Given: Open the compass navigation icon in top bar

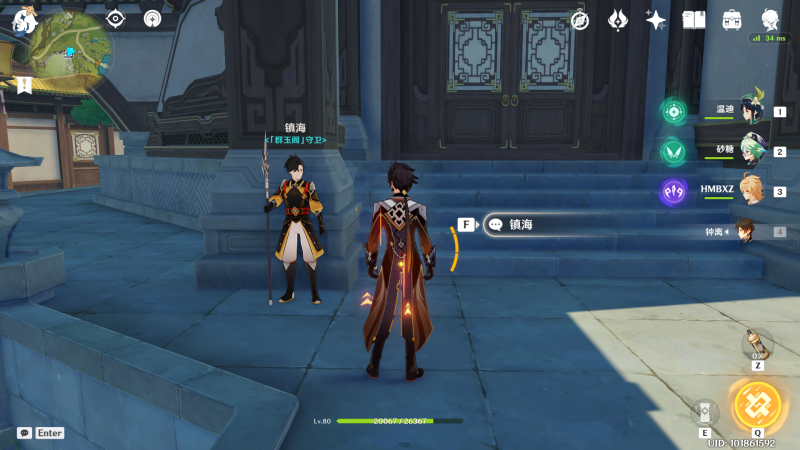Looking at the screenshot, I should (580, 19).
